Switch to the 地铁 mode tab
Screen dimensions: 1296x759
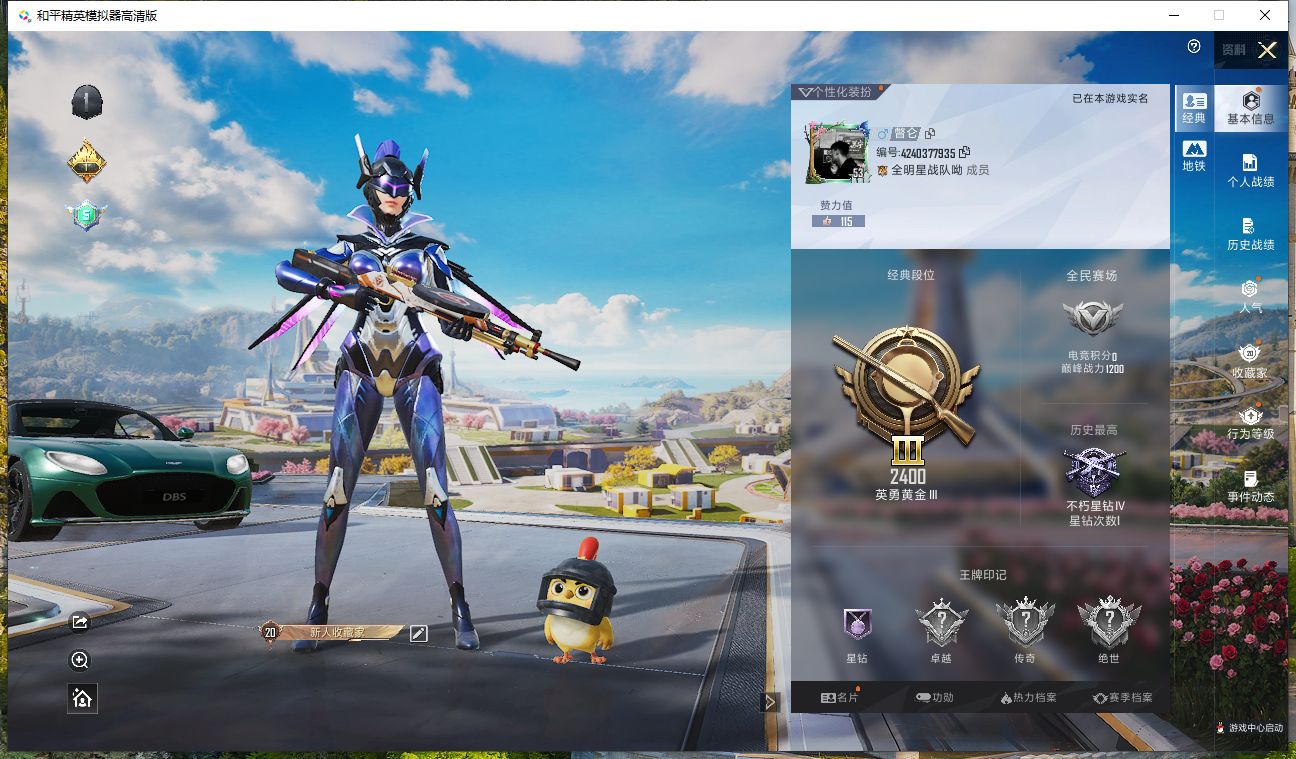pyautogui.click(x=1194, y=156)
